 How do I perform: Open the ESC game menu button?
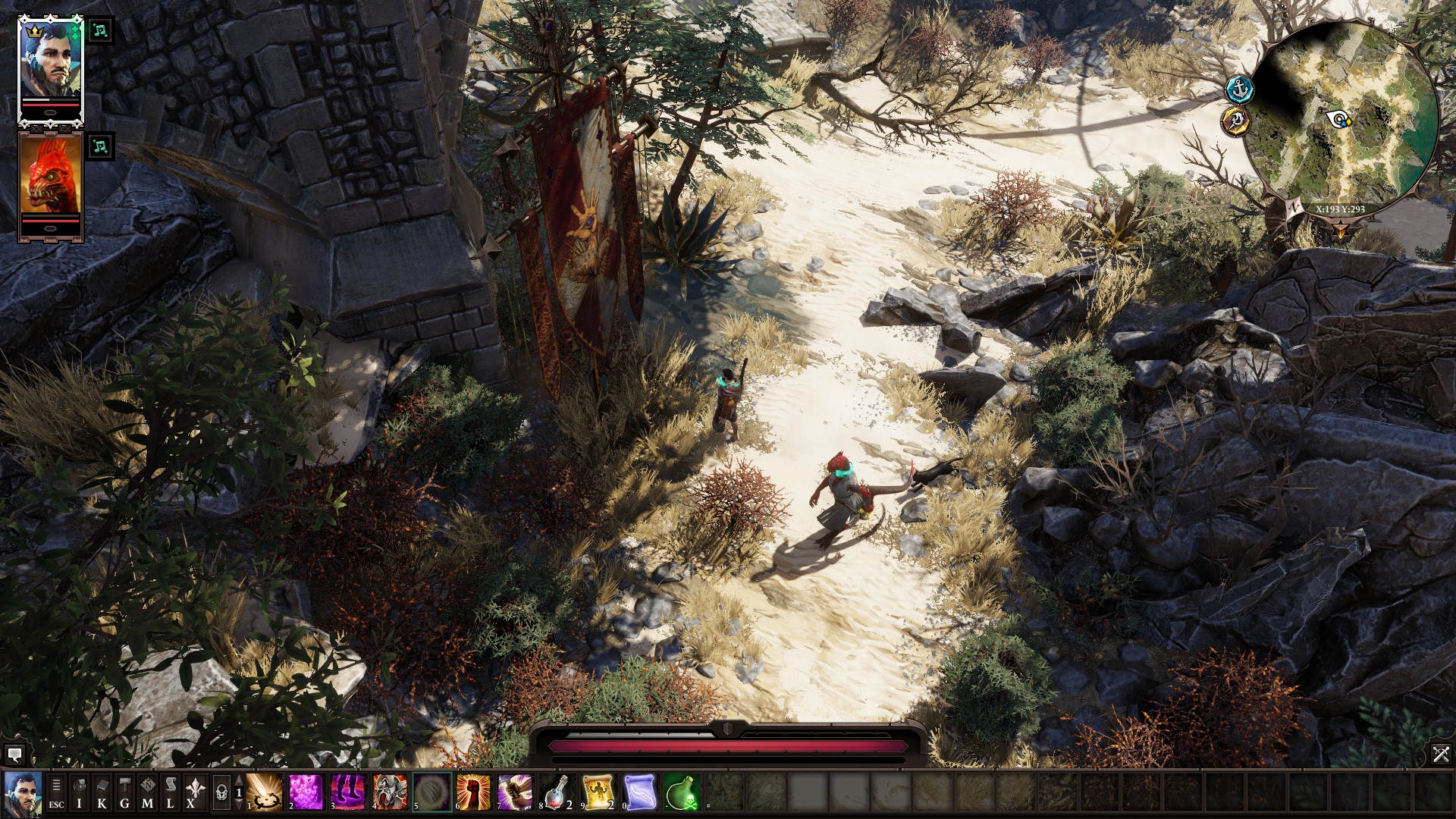(x=57, y=793)
